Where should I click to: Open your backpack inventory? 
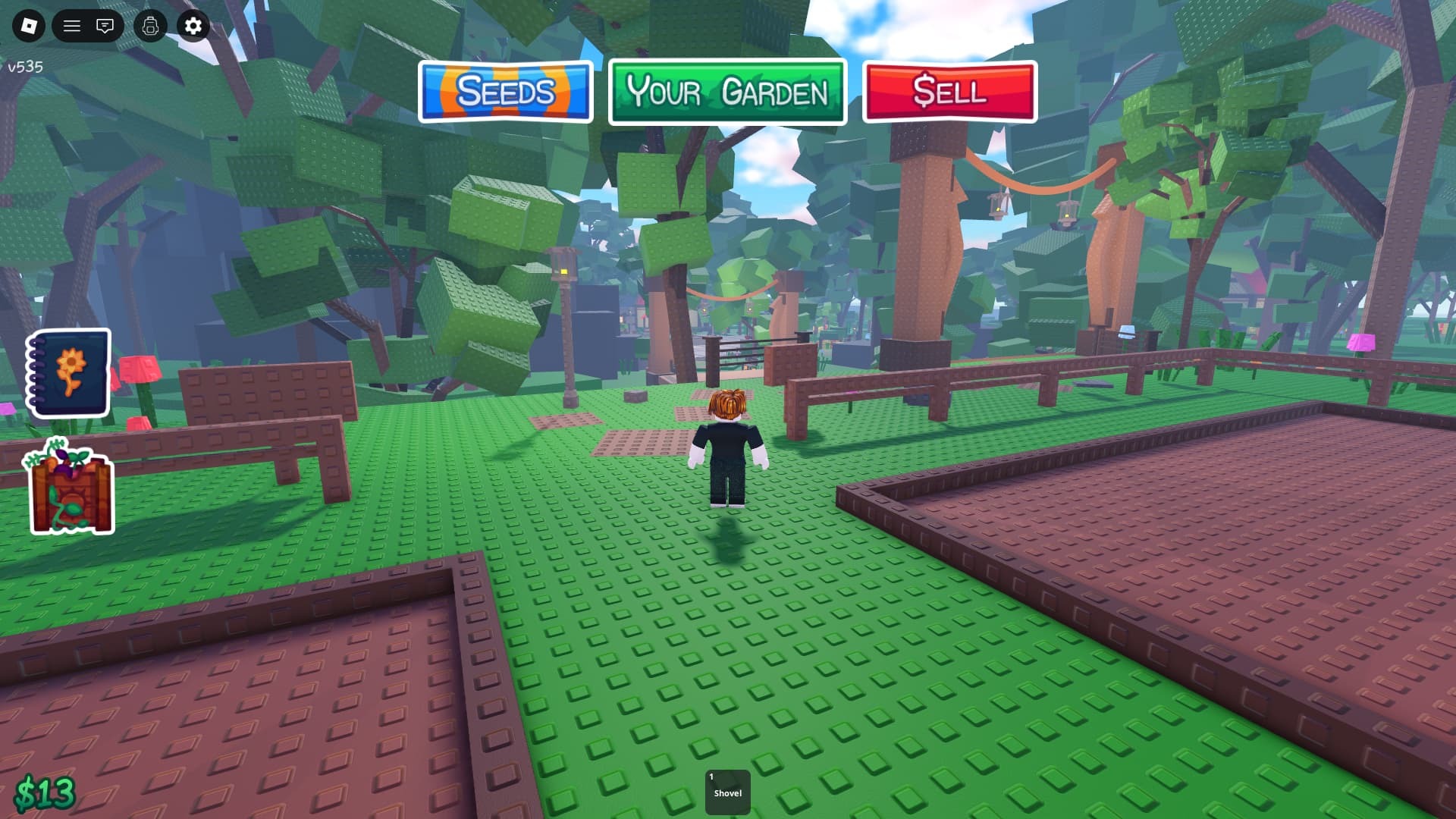[149, 26]
